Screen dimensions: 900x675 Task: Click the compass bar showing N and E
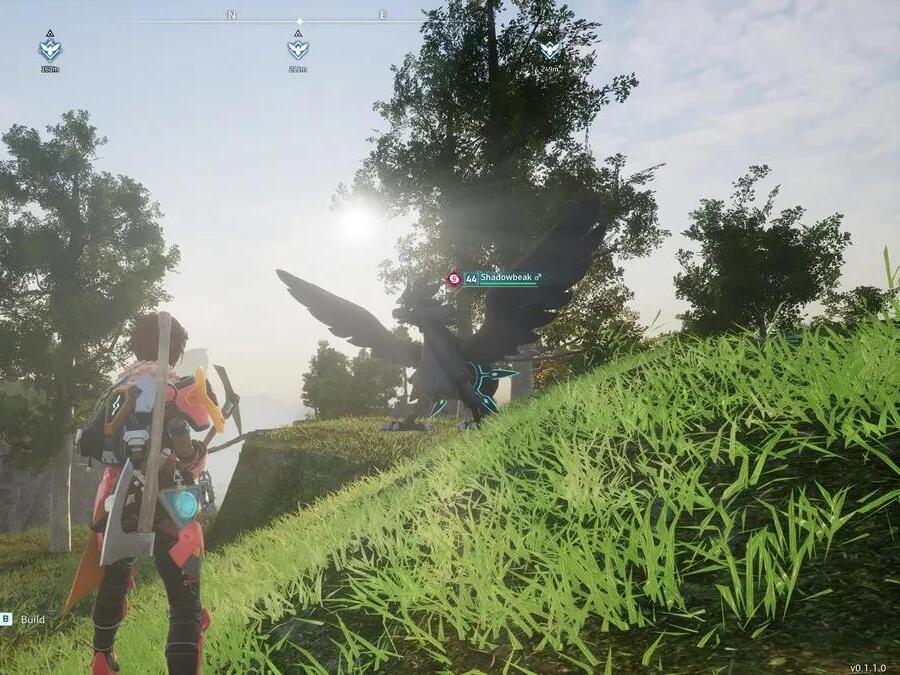[x=299, y=19]
